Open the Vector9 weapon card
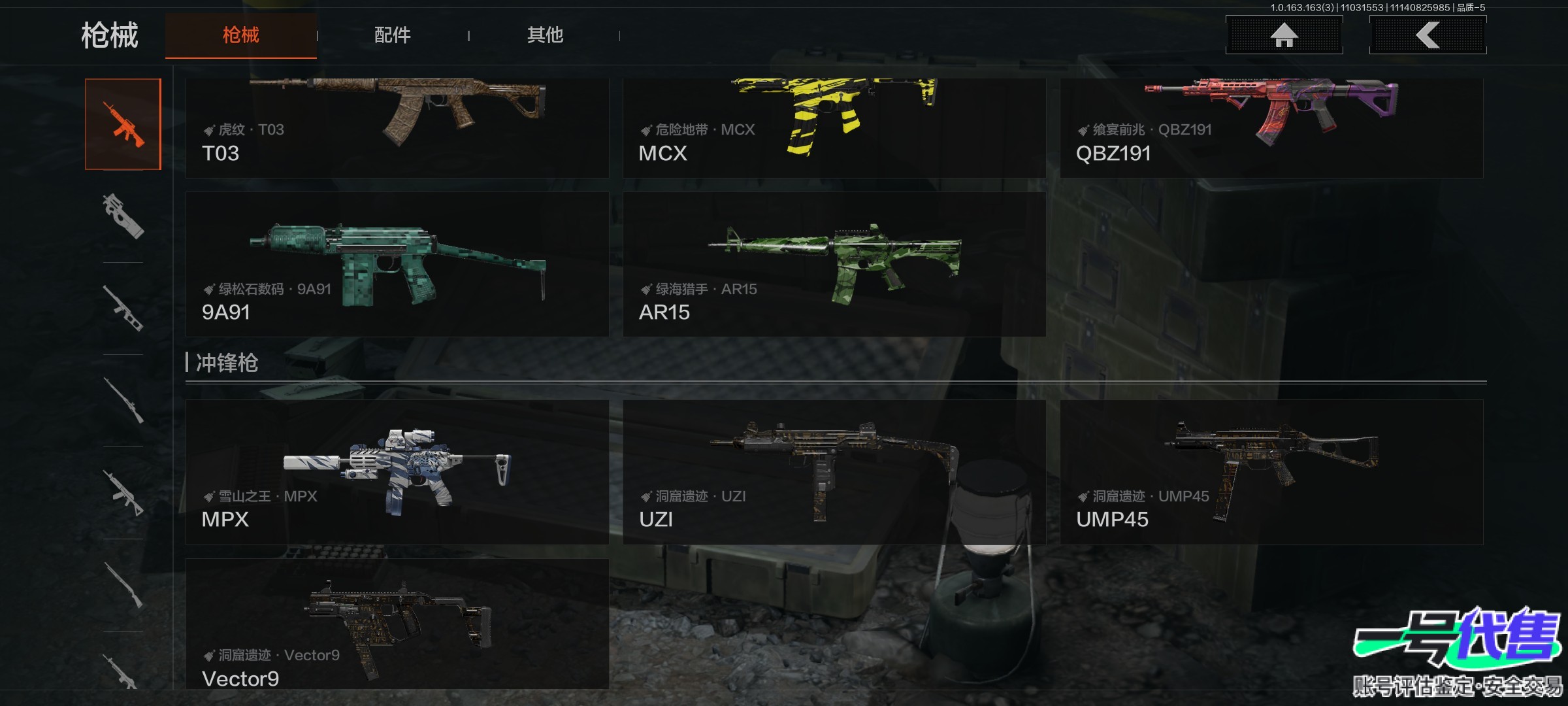The height and width of the screenshot is (706, 1568). coord(397,624)
